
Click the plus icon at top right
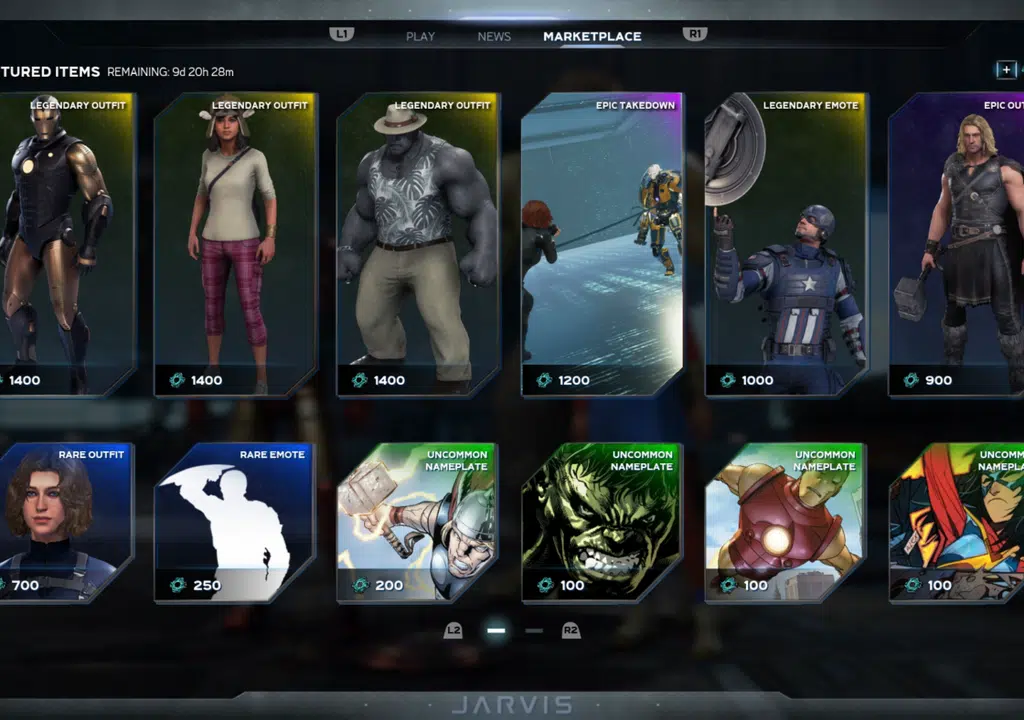(1005, 70)
